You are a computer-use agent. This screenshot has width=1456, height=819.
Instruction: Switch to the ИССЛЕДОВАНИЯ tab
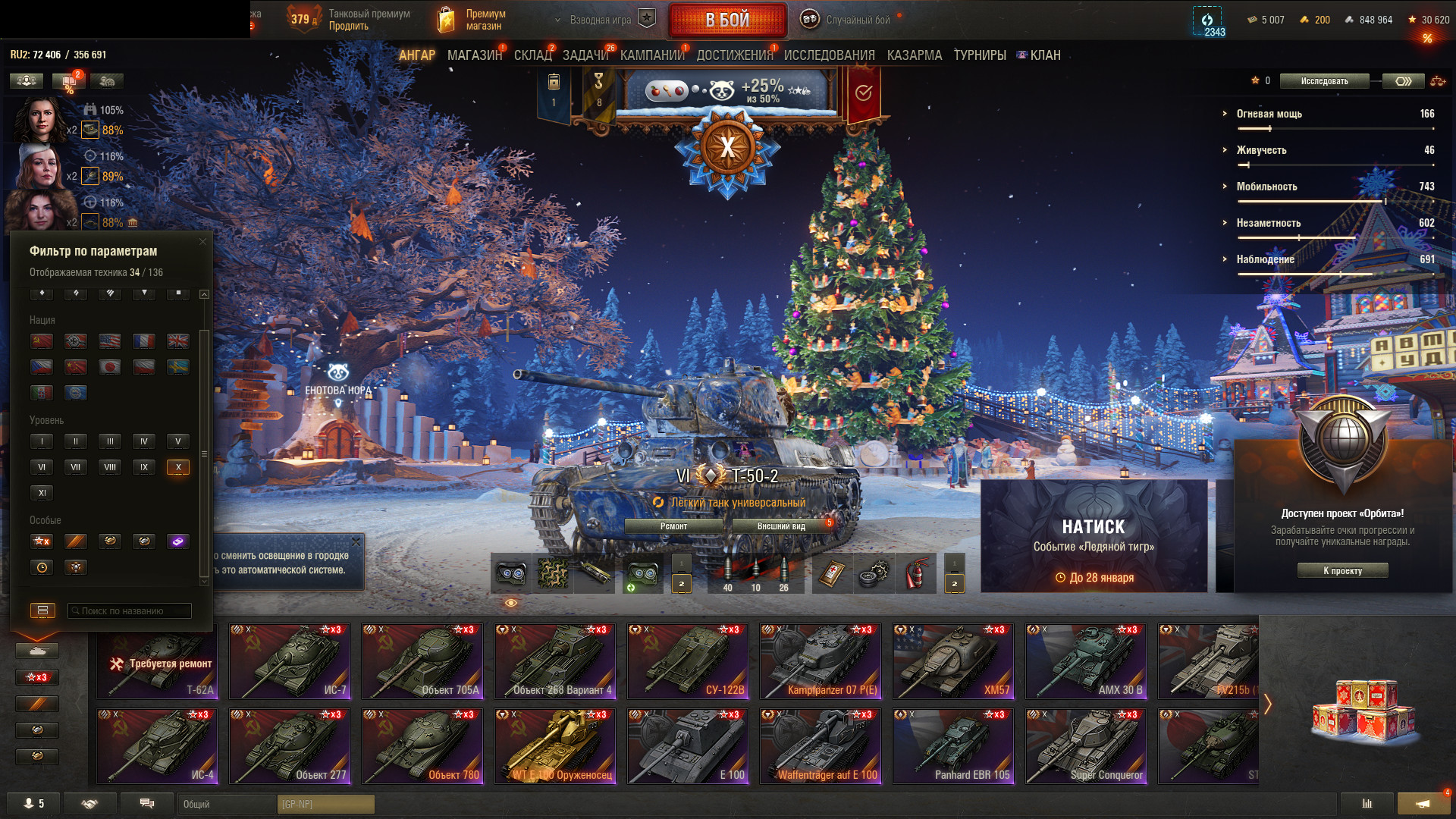coord(829,55)
